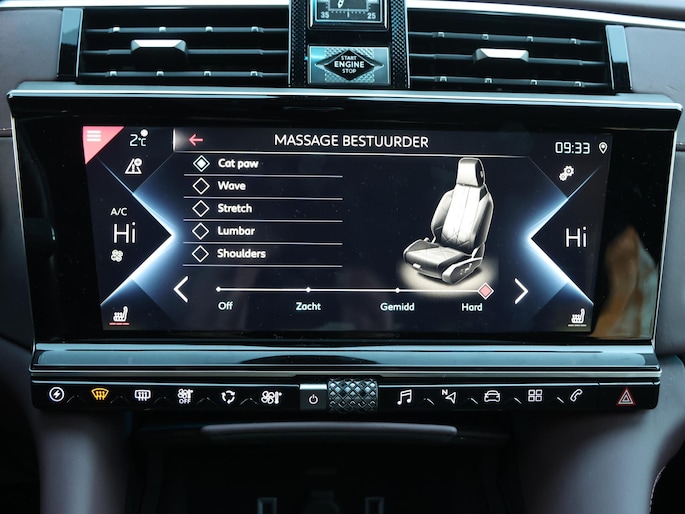This screenshot has height=514, width=685.
Task: Go back using the red arrow
Action: click(x=196, y=140)
